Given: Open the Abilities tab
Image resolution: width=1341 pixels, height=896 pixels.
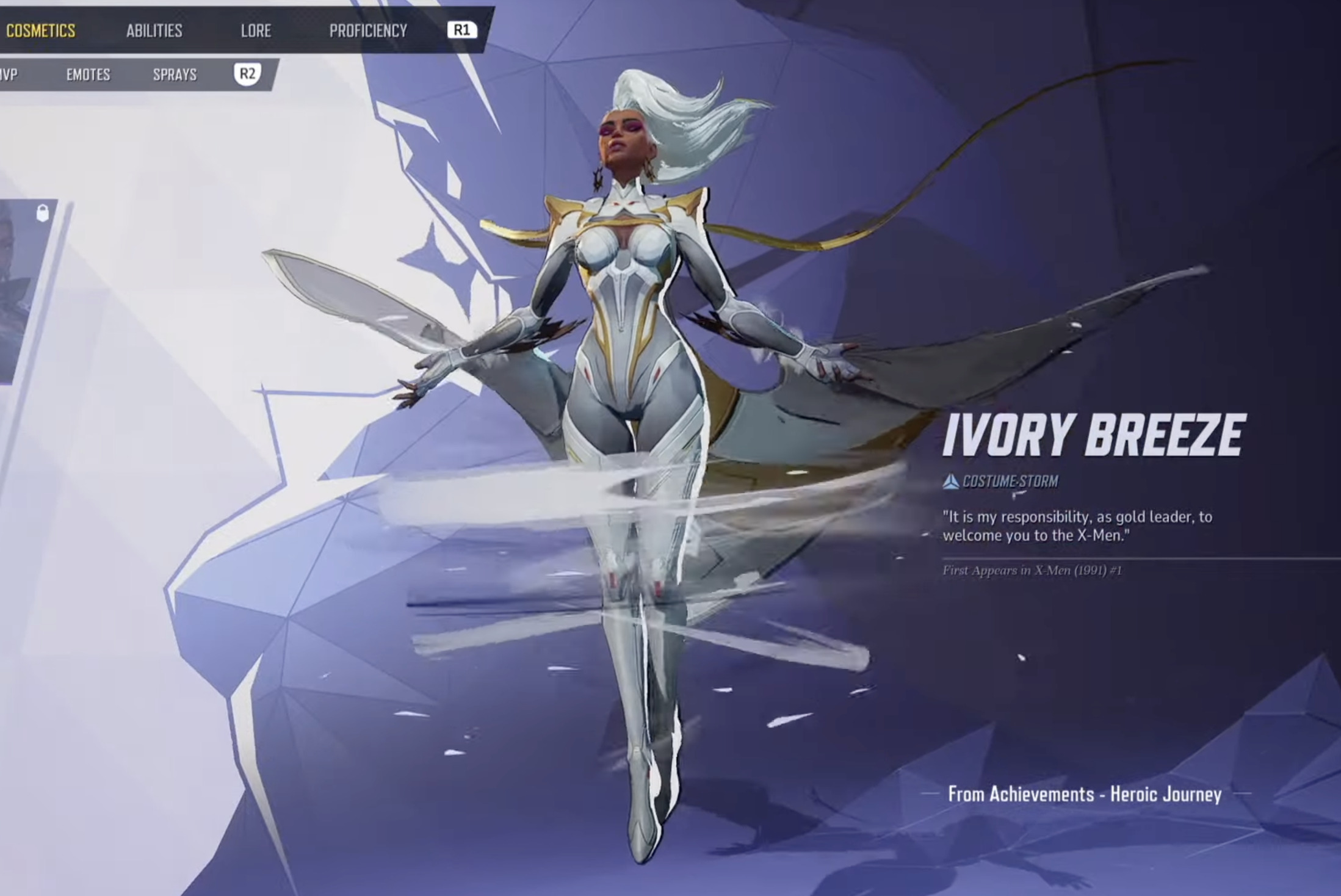Looking at the screenshot, I should click(x=154, y=31).
